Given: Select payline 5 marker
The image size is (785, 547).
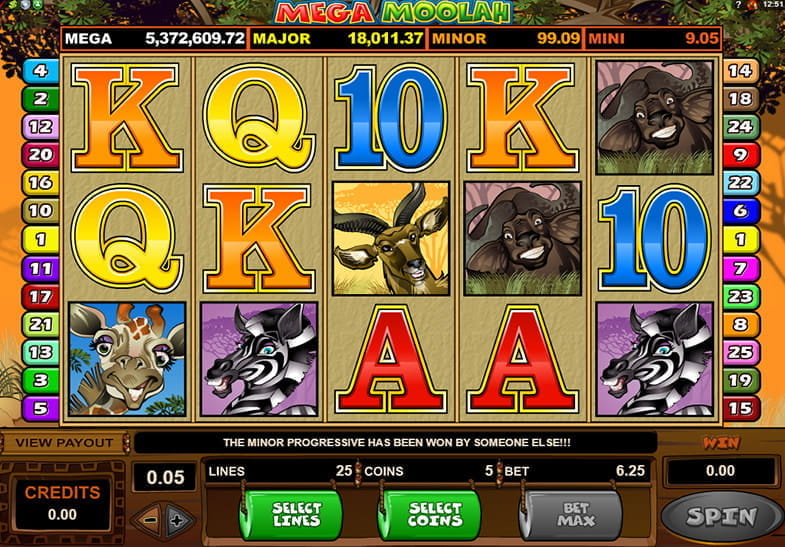Looking at the screenshot, I should tap(40, 408).
